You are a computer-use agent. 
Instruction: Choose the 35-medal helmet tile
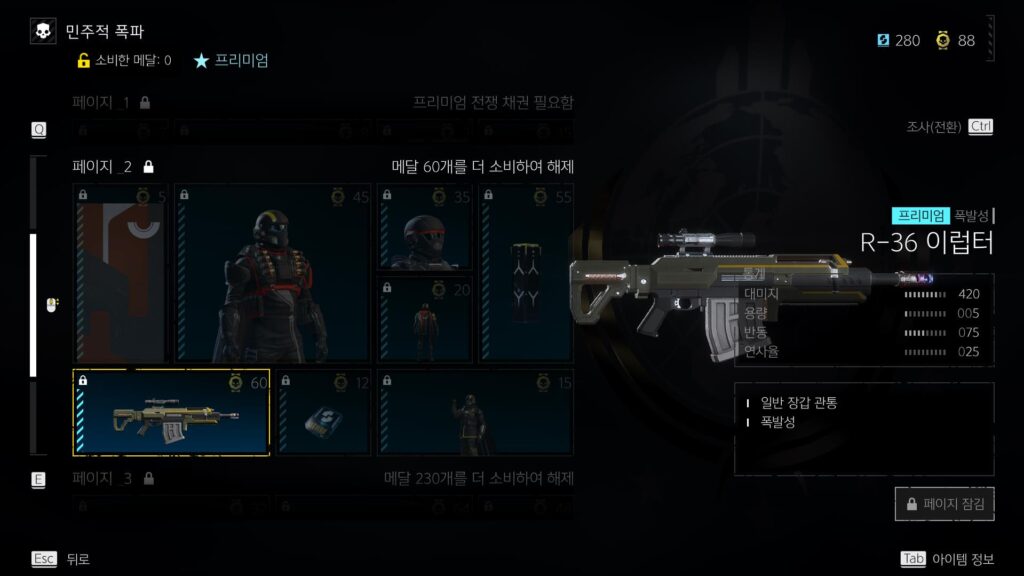pos(425,227)
